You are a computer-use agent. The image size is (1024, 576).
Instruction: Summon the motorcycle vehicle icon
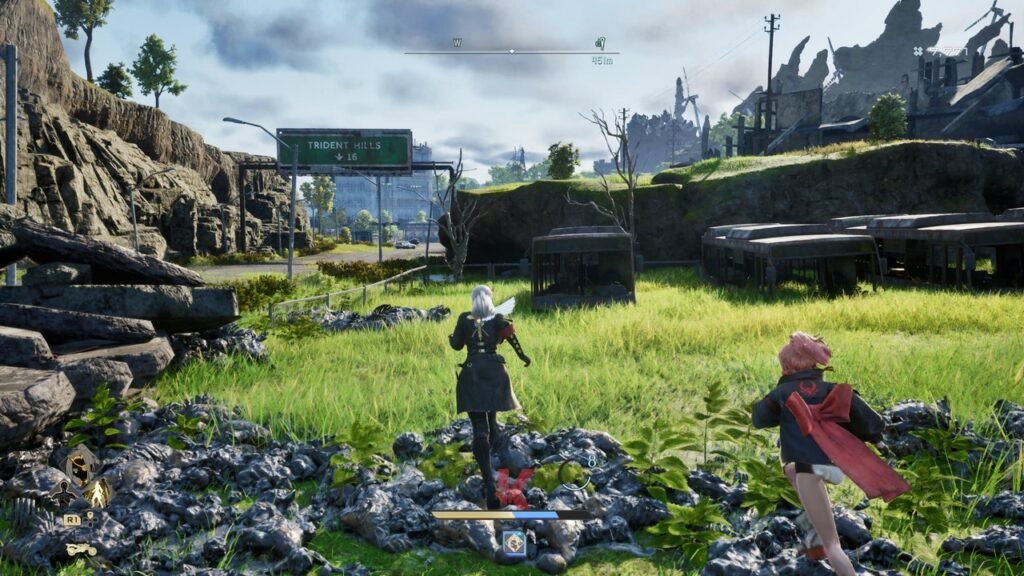tap(81, 549)
